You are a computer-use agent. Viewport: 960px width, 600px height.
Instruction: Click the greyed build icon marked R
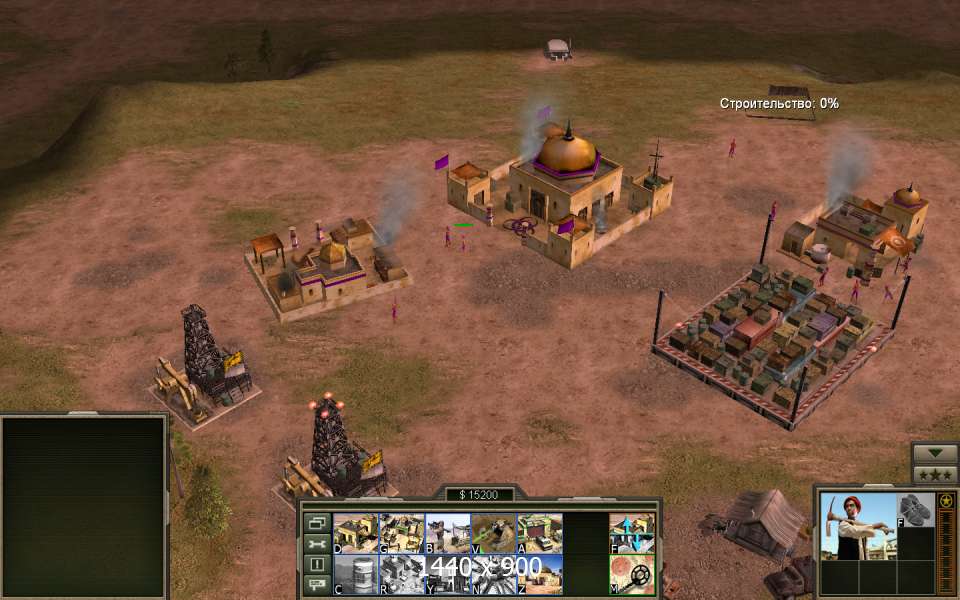401,574
